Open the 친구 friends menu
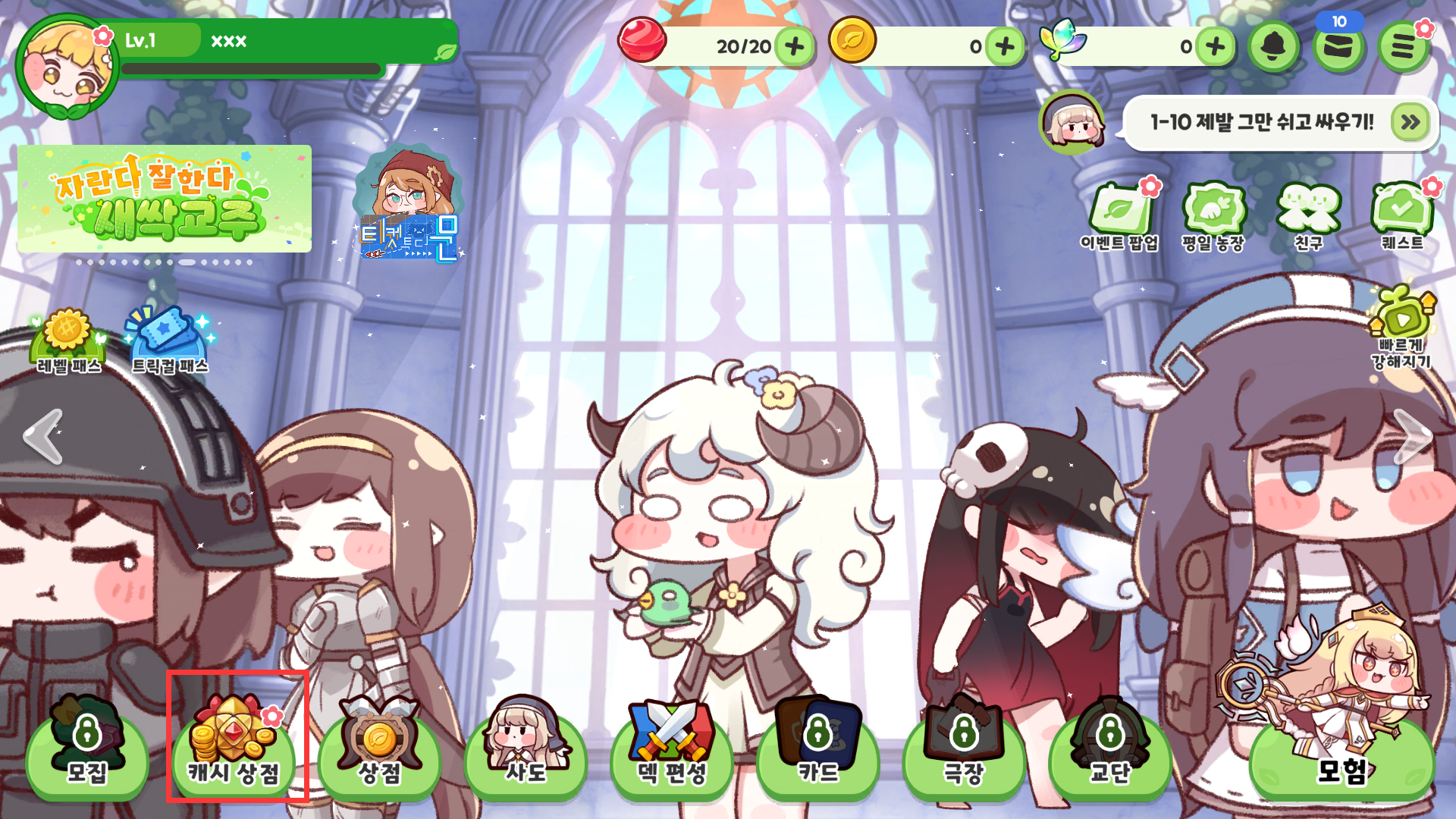This screenshot has width=1456, height=819. [x=1308, y=216]
